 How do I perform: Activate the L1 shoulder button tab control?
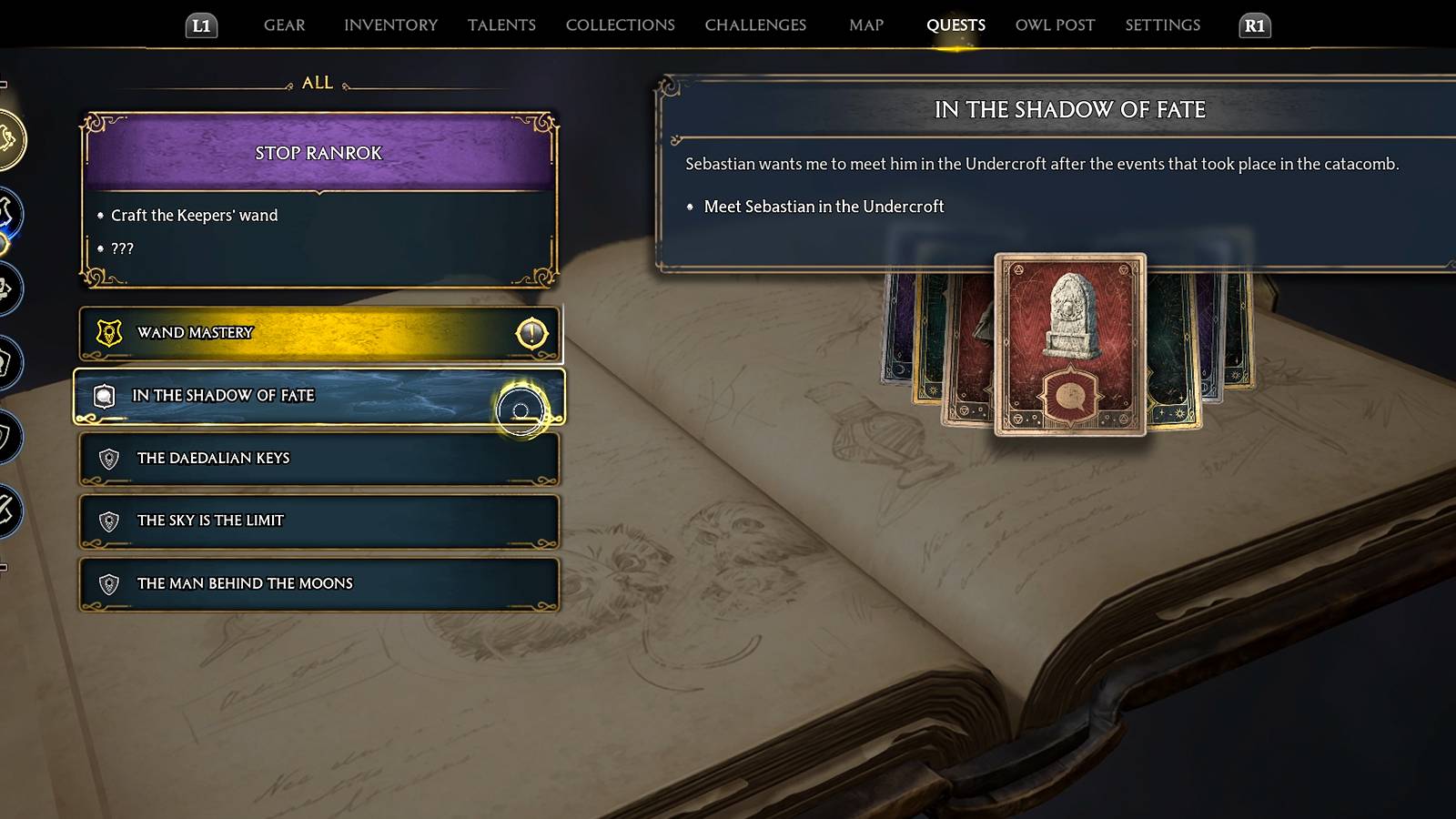point(202,25)
